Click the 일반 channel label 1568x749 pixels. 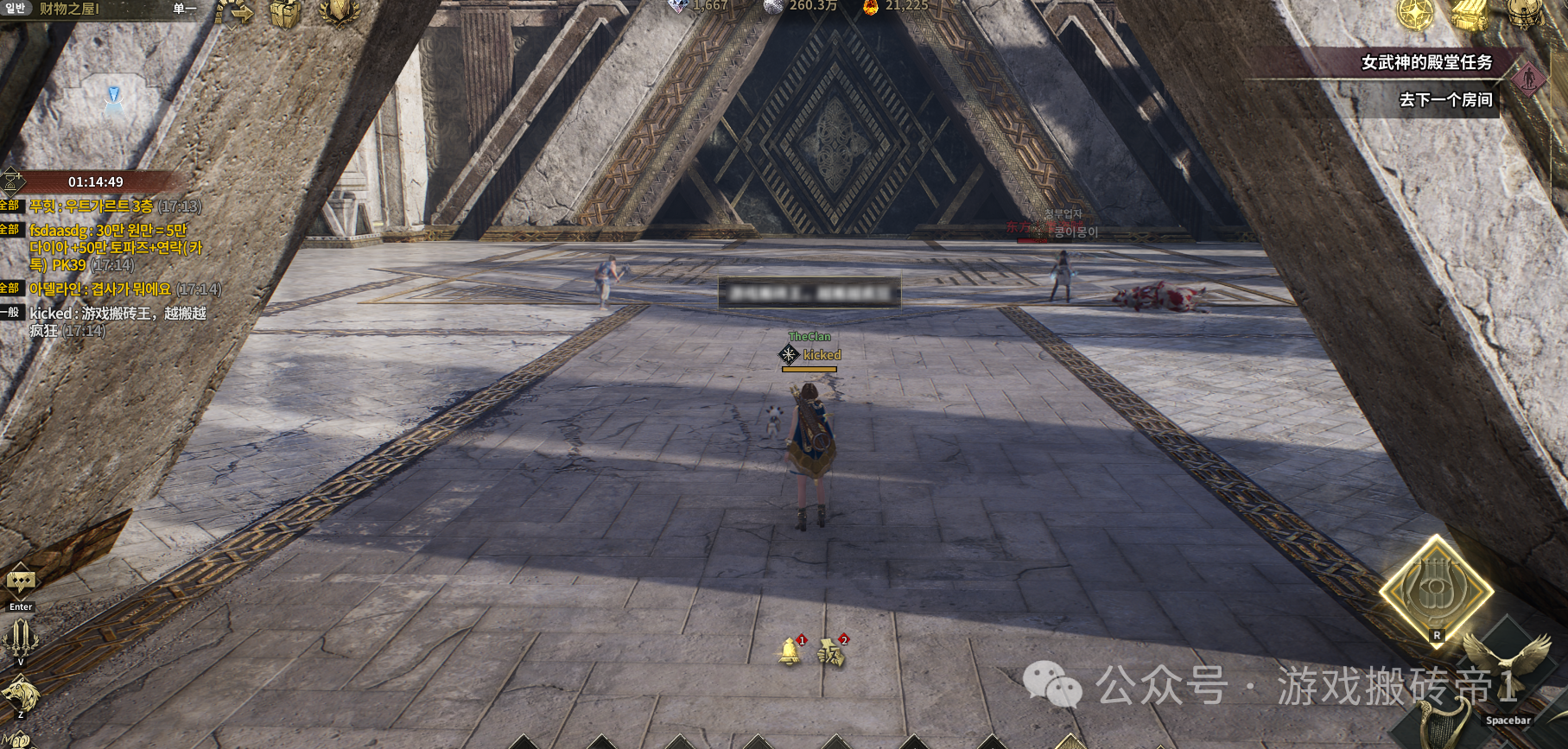[15, 9]
